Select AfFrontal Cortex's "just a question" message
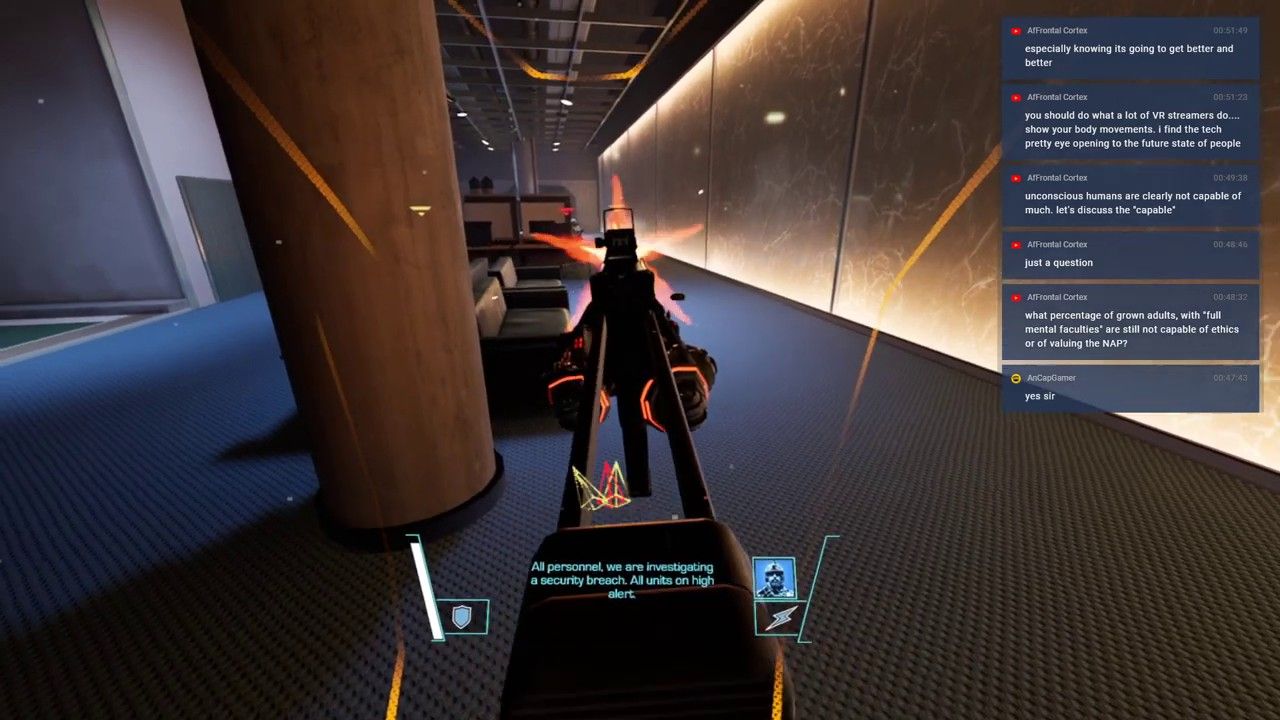Image resolution: width=1280 pixels, height=720 pixels. (1130, 254)
